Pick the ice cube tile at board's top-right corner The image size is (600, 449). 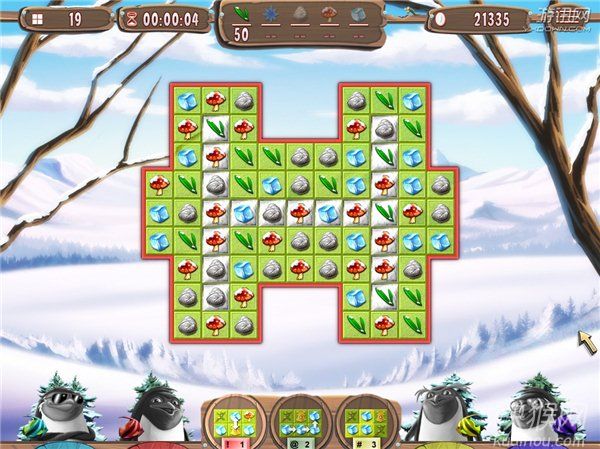(412, 100)
